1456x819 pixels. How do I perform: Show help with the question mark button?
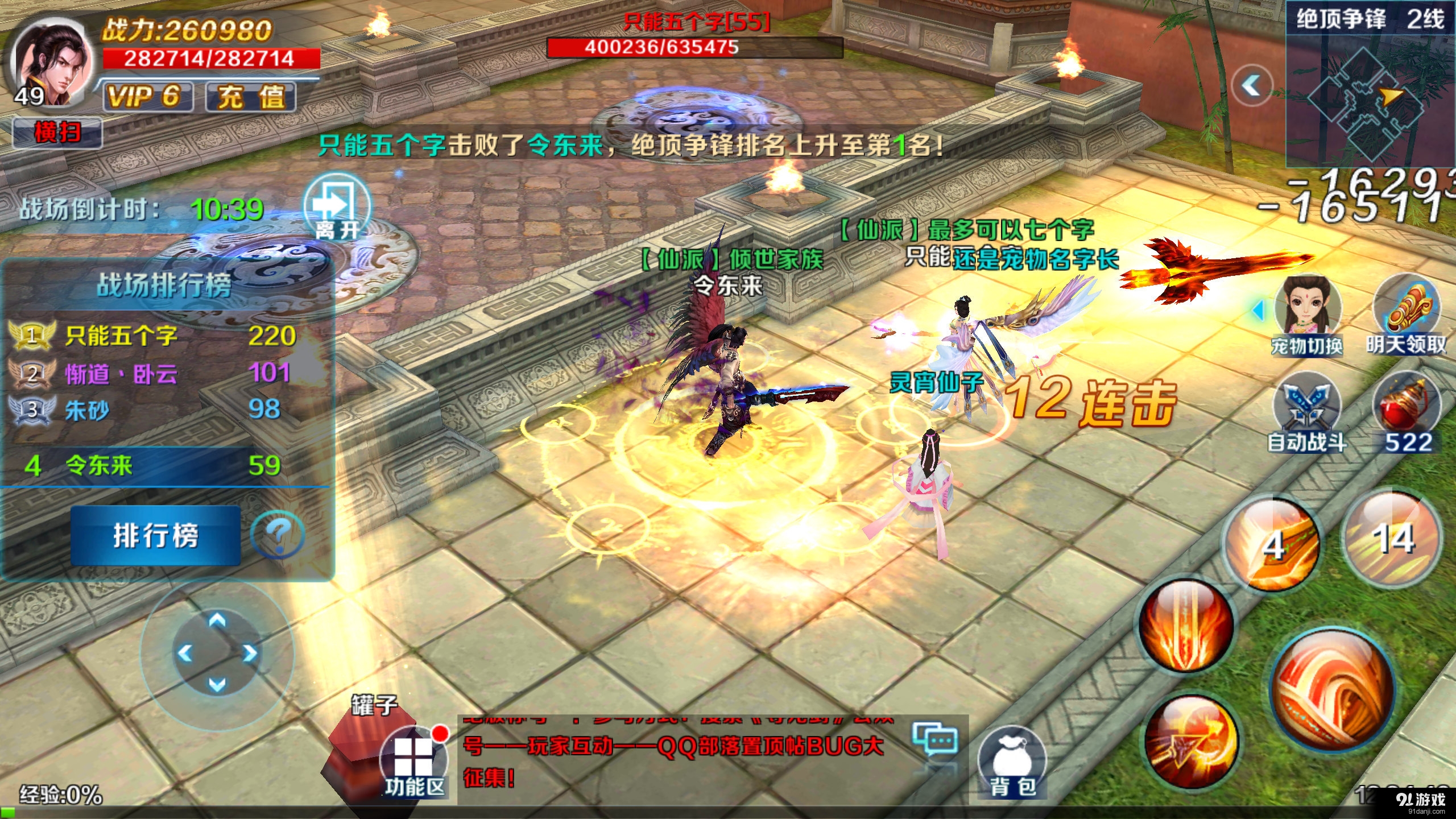[x=278, y=535]
